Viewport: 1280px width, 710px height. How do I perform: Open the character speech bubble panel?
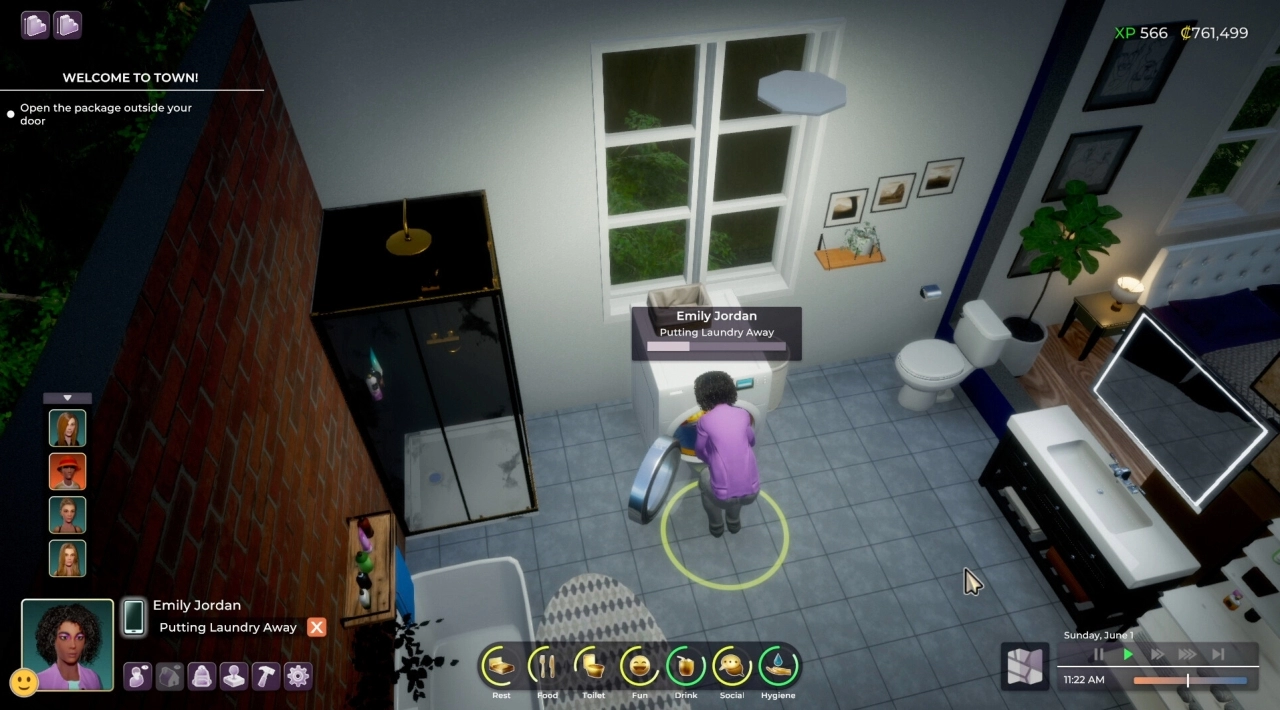pyautogui.click(x=137, y=676)
